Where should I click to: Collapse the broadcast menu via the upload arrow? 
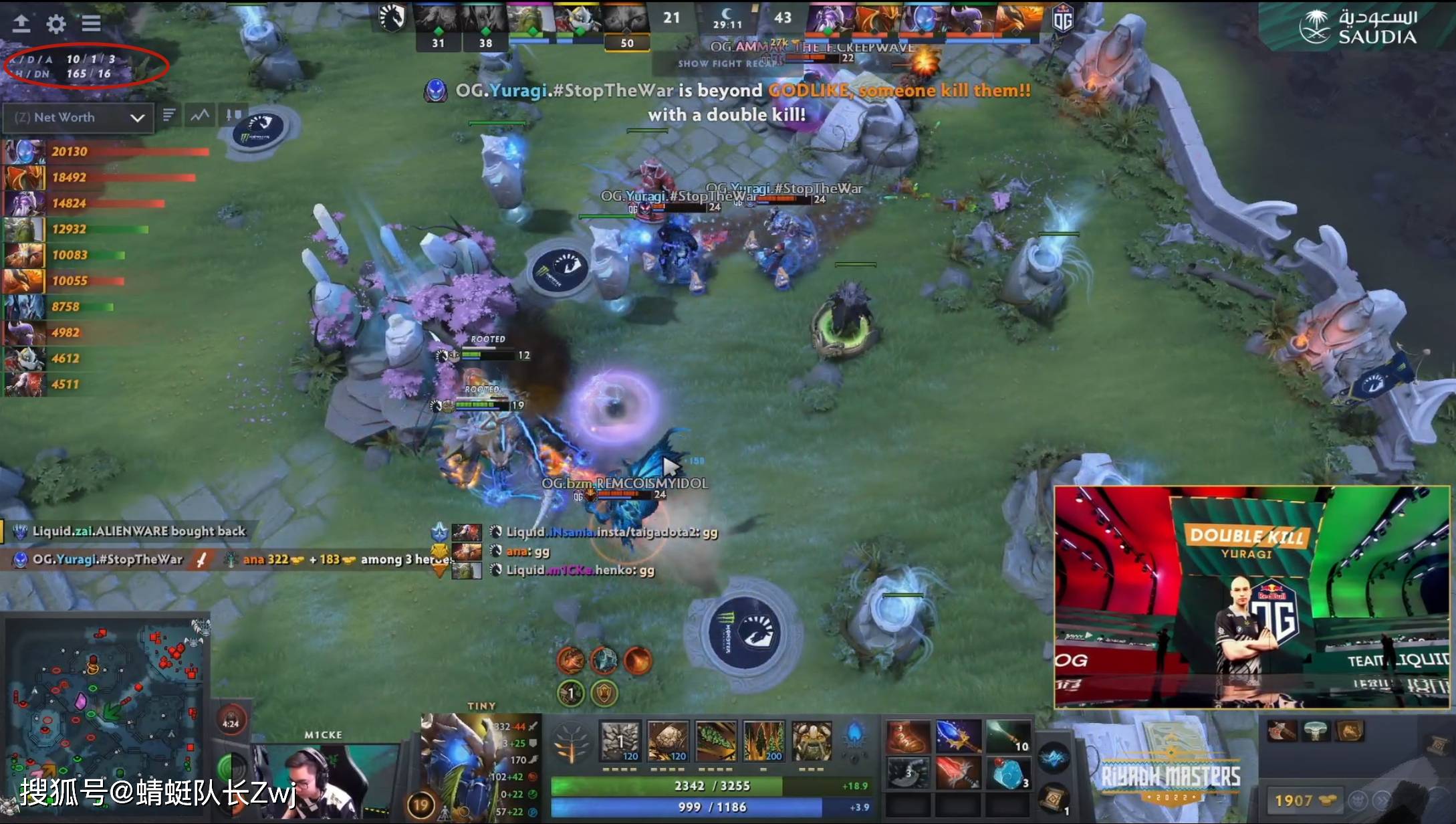coord(22,23)
